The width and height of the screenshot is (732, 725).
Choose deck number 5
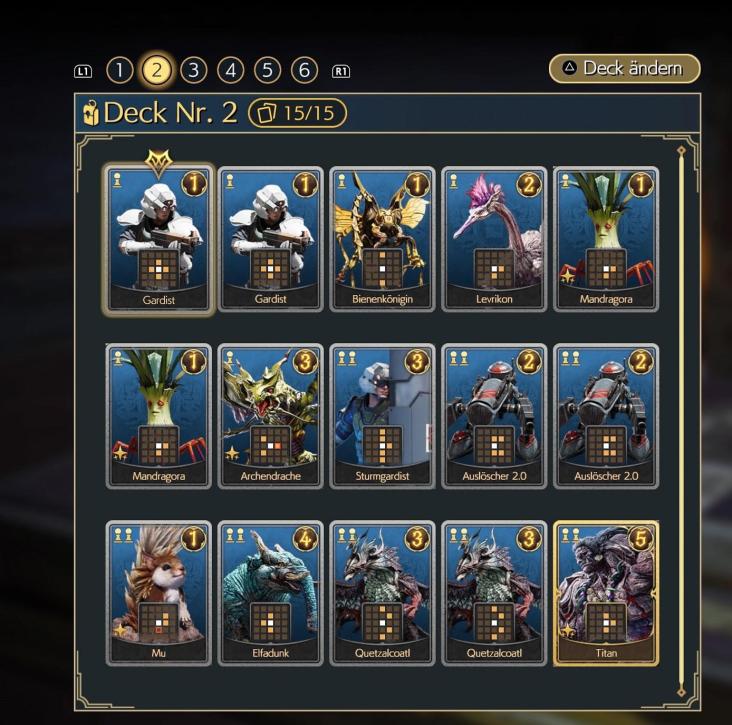[x=267, y=70]
